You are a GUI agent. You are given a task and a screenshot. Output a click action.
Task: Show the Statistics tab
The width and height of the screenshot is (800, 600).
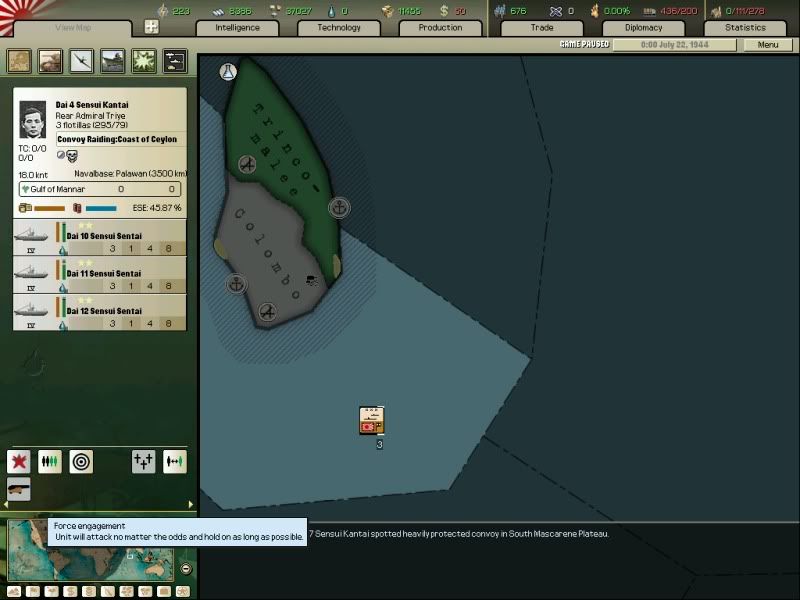[745, 28]
